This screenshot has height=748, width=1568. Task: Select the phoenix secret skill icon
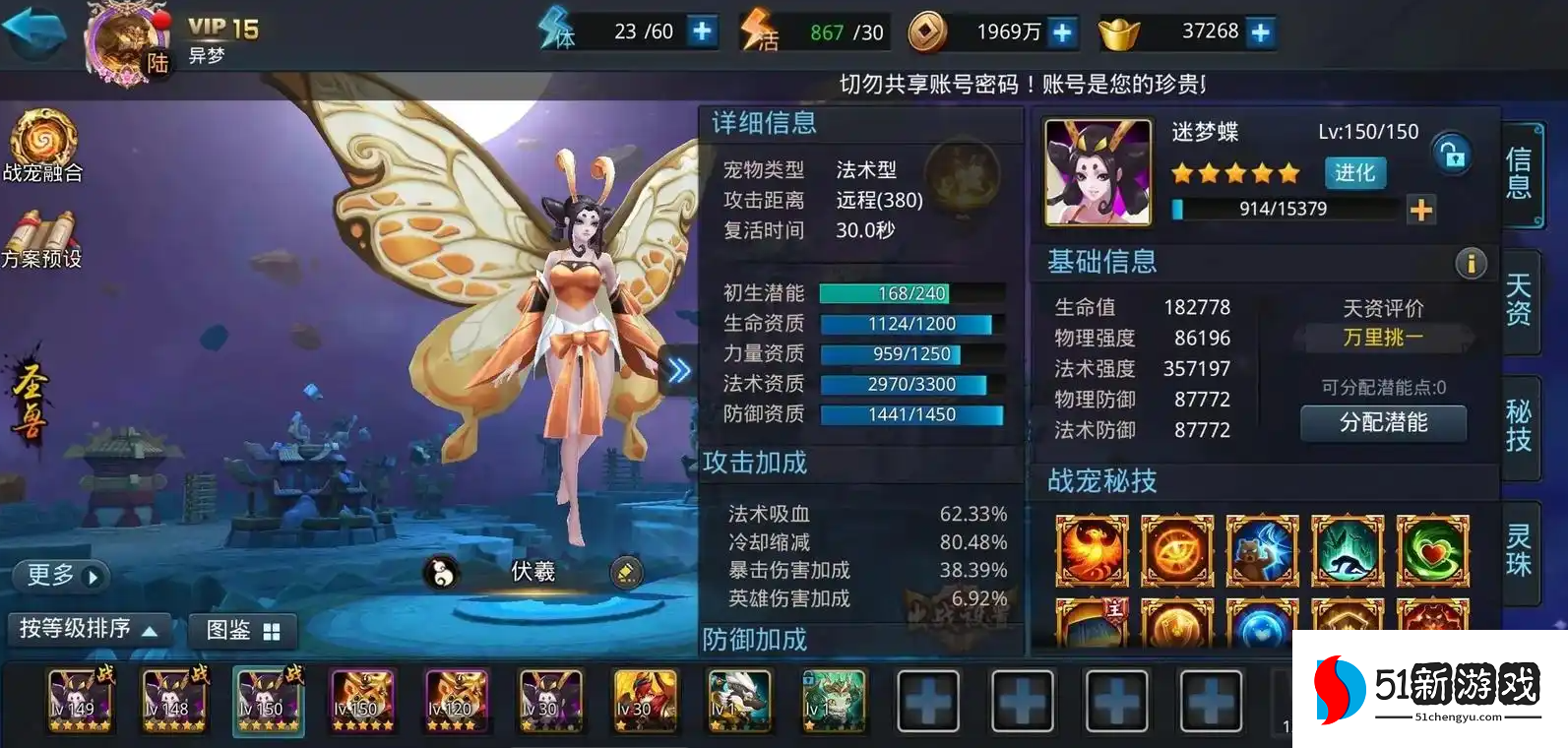(x=1092, y=551)
